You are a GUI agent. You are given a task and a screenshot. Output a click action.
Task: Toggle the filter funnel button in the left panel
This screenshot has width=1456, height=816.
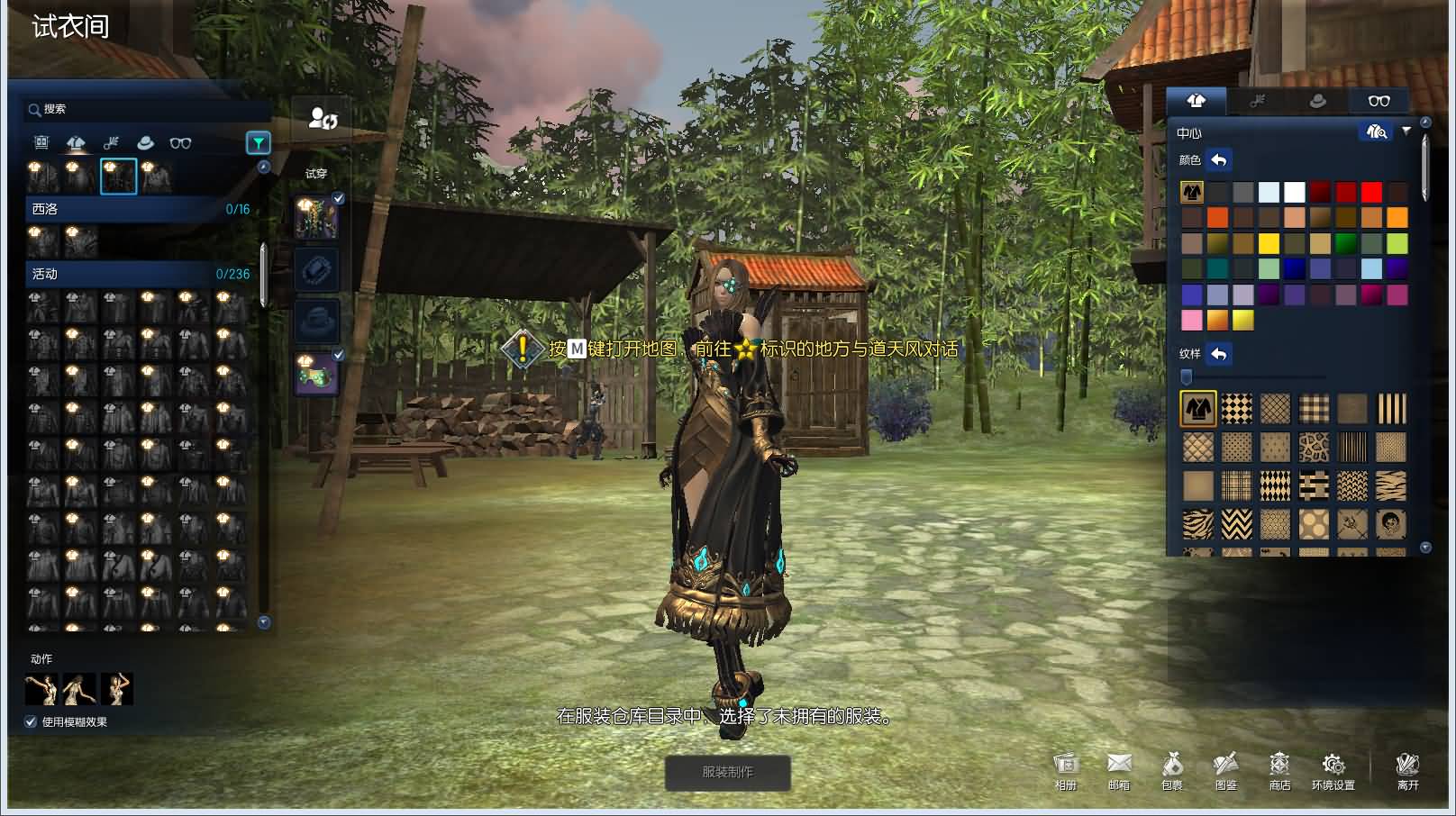pyautogui.click(x=257, y=142)
